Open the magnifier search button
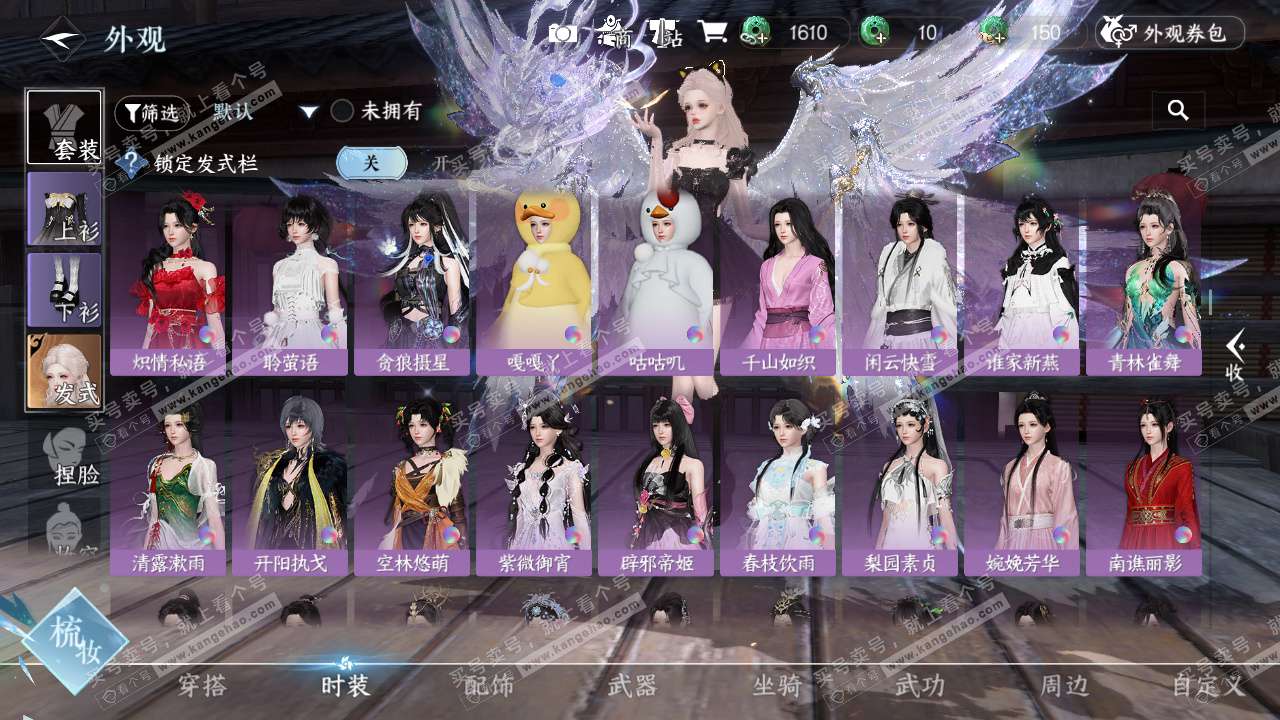Screen dimensions: 1280x720 [x=1178, y=111]
